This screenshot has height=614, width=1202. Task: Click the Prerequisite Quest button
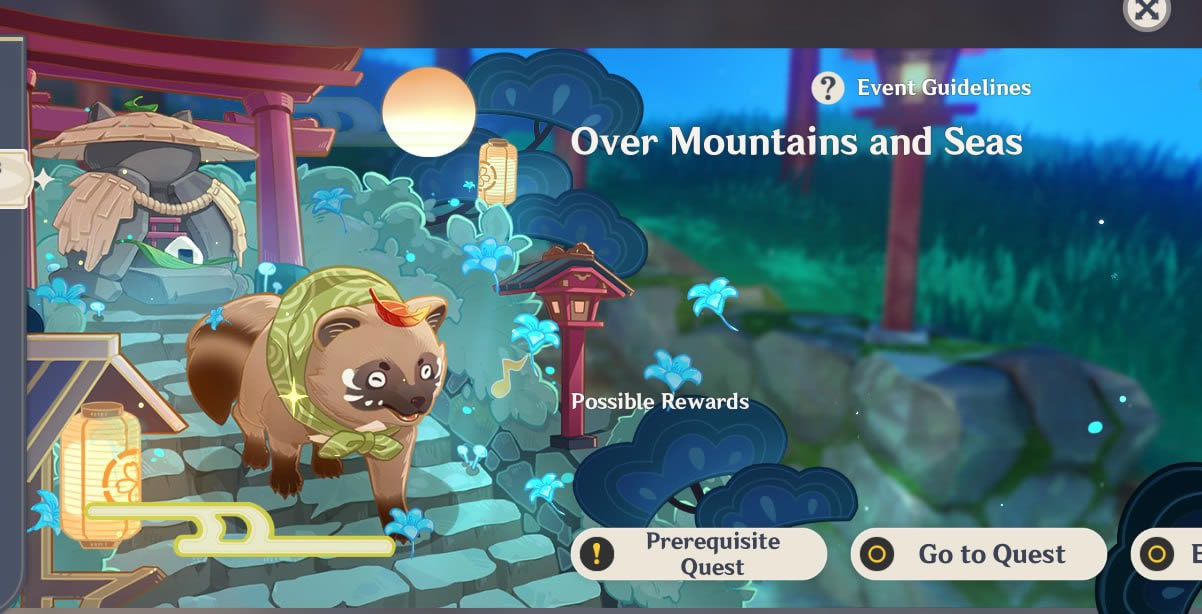click(698, 554)
